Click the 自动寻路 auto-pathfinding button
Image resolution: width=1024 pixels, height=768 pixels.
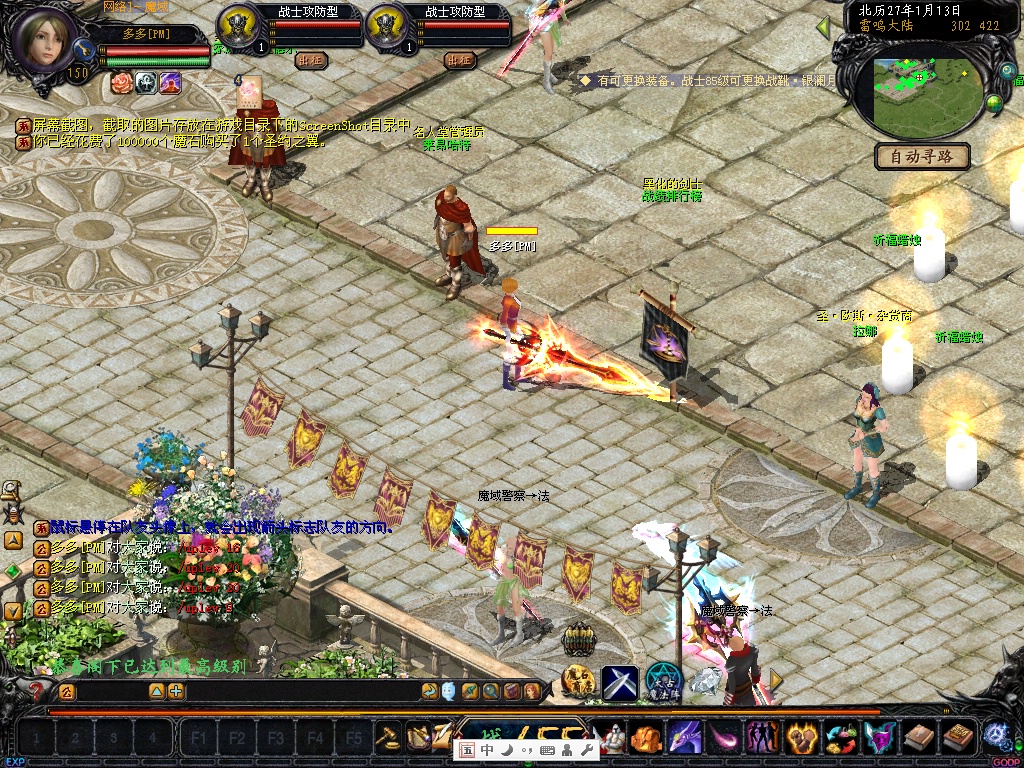(921, 156)
